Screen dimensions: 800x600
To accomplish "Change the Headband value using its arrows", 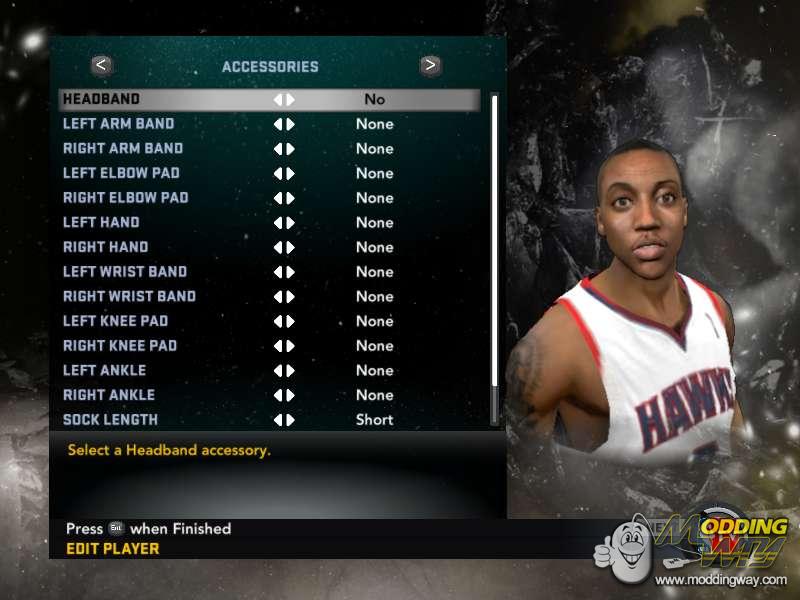I will click(284, 100).
